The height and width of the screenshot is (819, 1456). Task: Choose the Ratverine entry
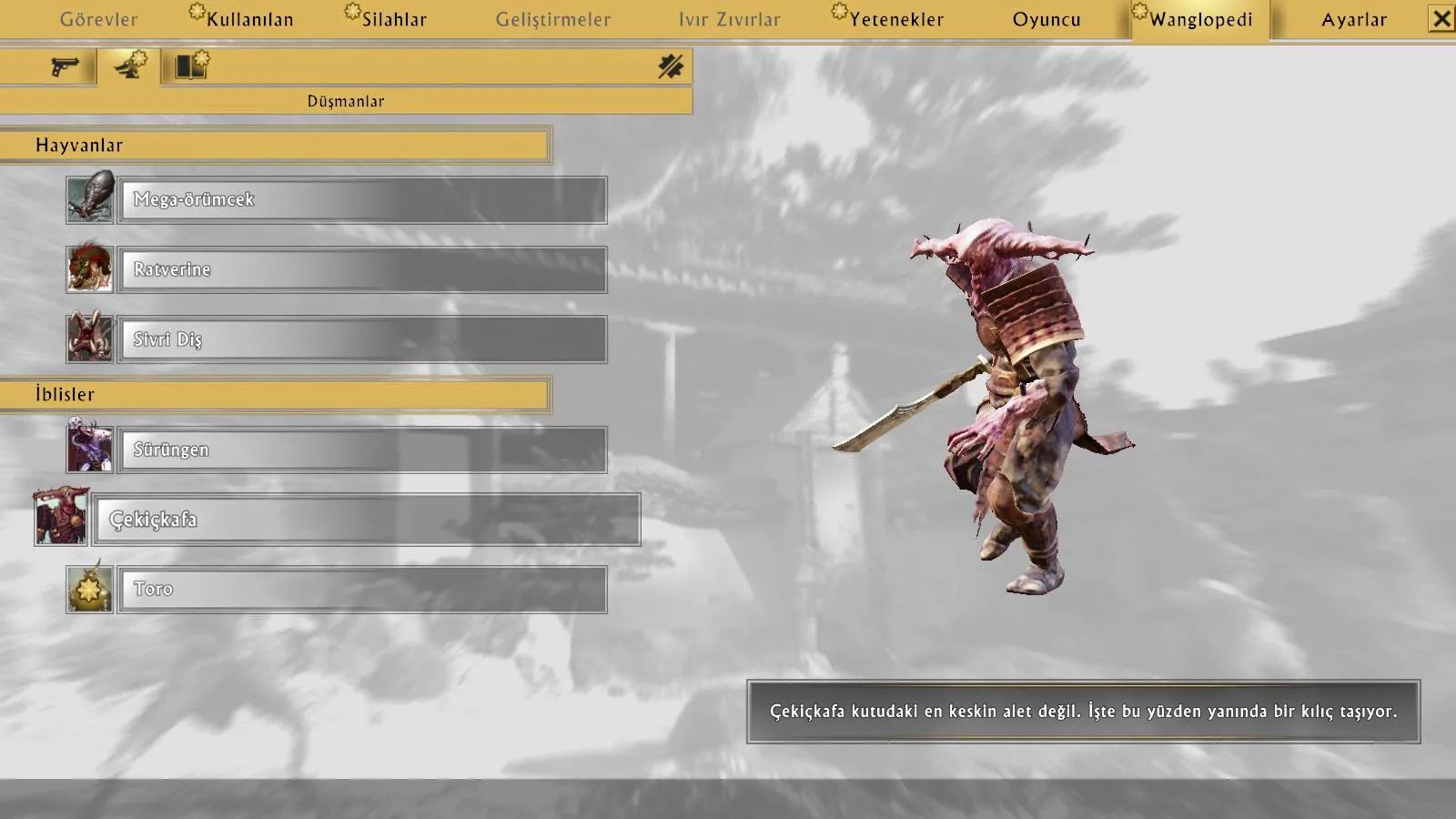point(362,269)
